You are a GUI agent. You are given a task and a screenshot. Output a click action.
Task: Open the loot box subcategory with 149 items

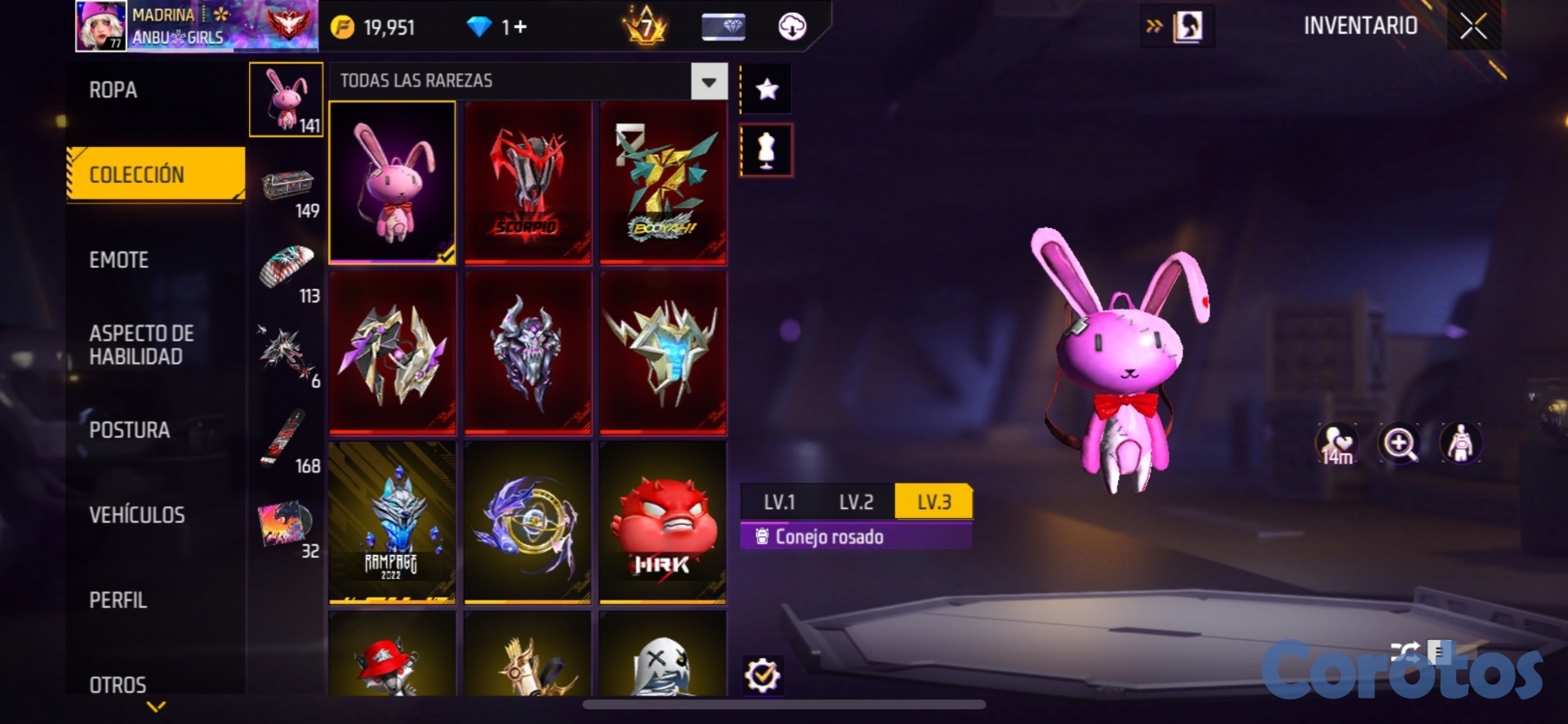287,192
